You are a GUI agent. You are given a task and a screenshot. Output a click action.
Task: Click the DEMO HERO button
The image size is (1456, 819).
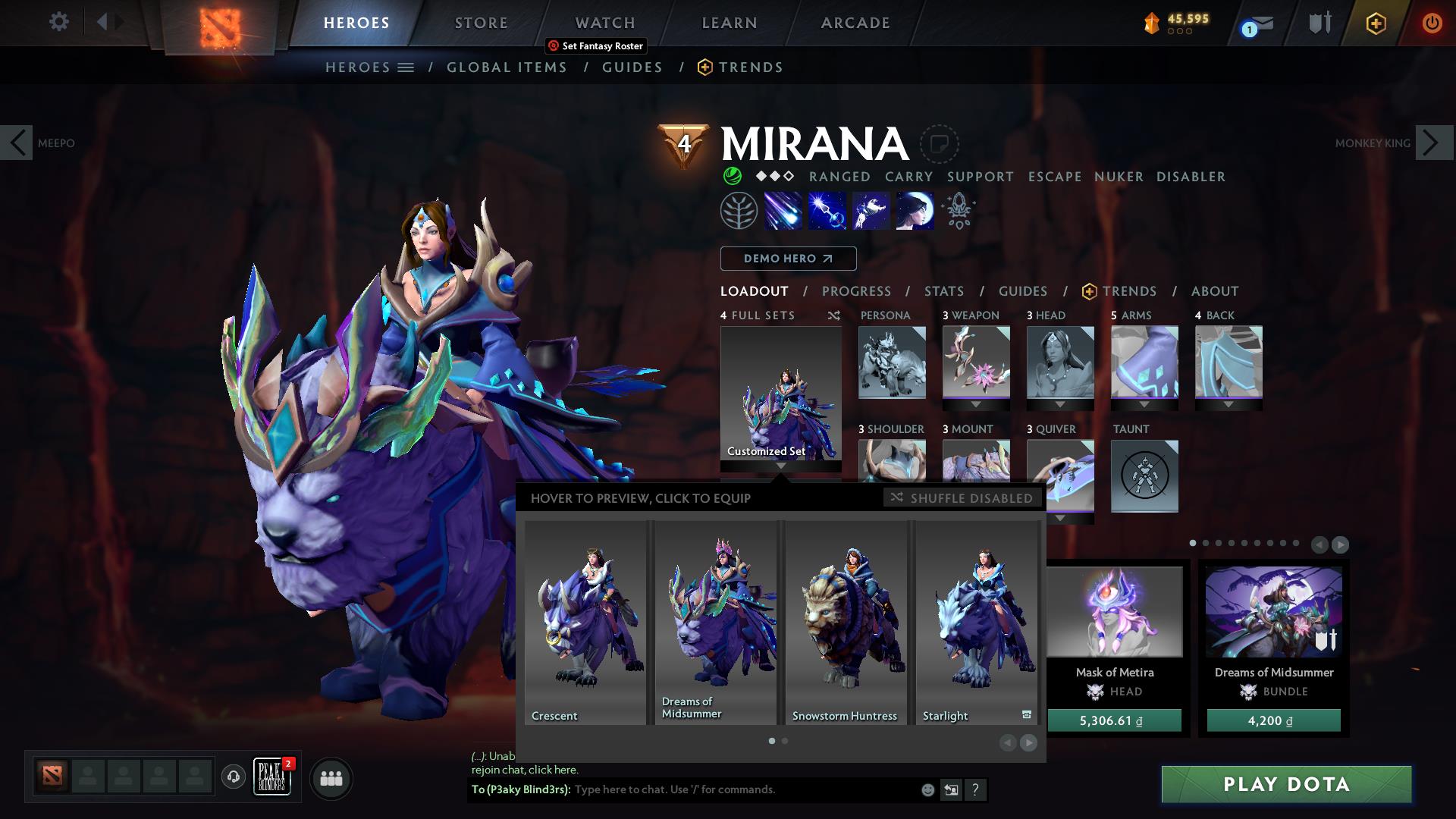[787, 259]
